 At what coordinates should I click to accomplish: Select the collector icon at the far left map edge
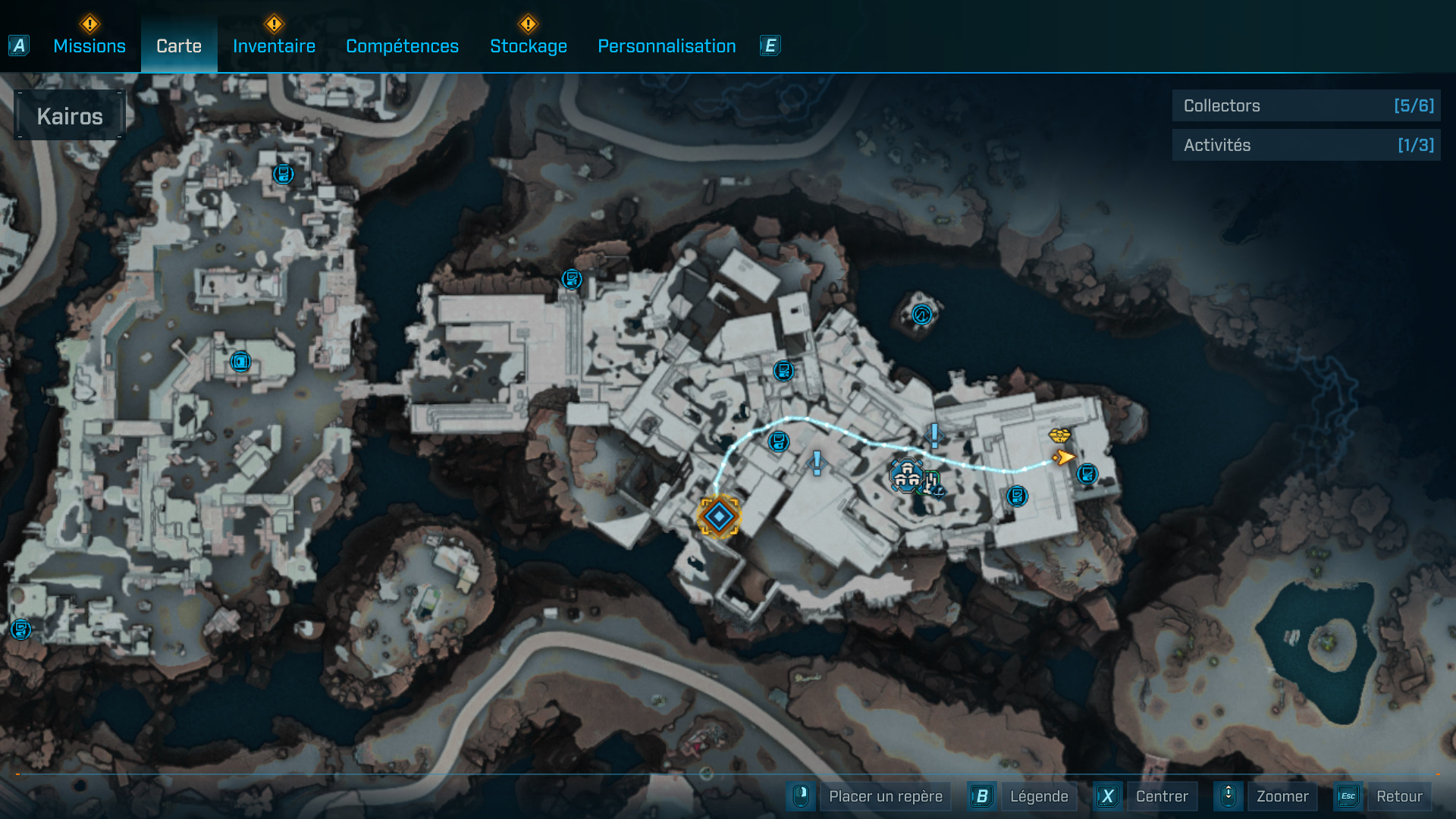click(20, 629)
